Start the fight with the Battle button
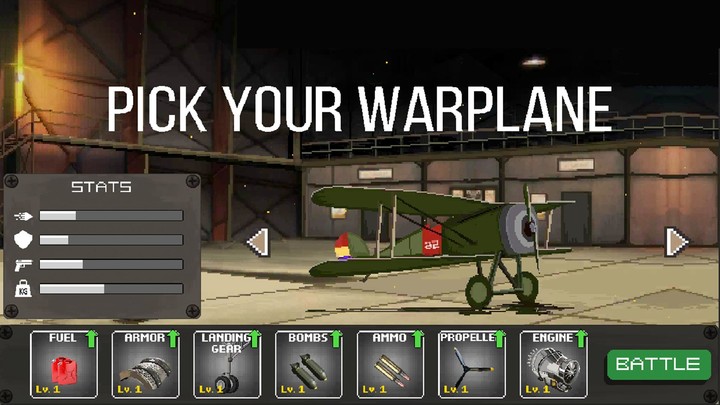The height and width of the screenshot is (405, 720). coord(658,364)
